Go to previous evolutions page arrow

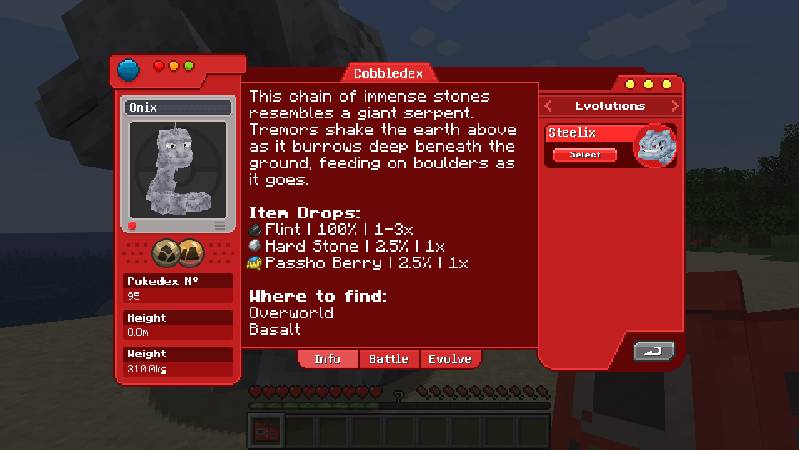[x=548, y=106]
